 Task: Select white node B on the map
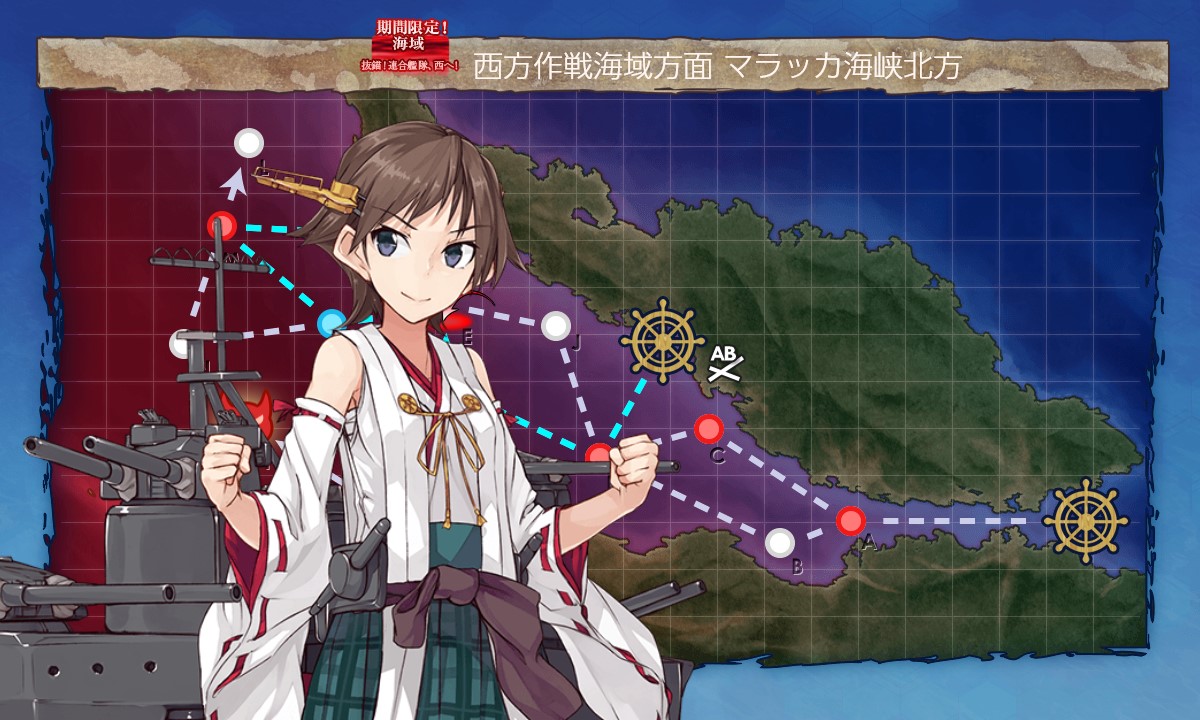pyautogui.click(x=780, y=542)
